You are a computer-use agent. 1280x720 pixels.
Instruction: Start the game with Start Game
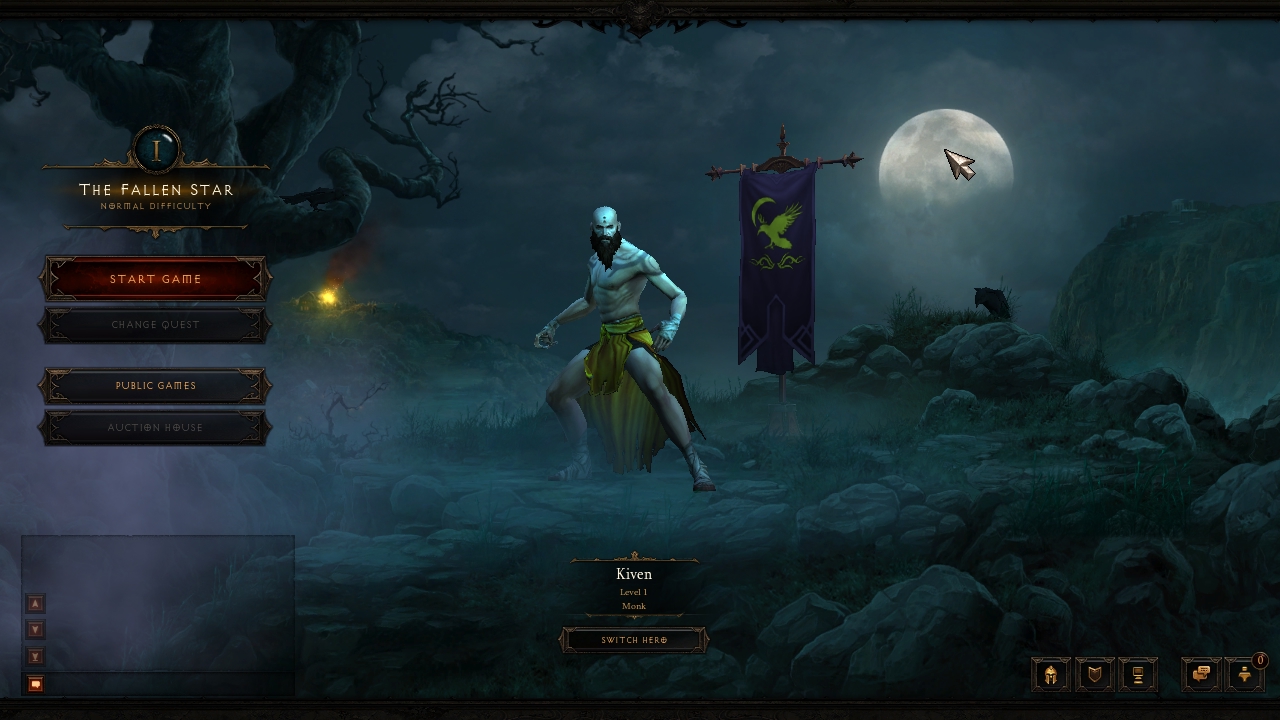pyautogui.click(x=156, y=280)
